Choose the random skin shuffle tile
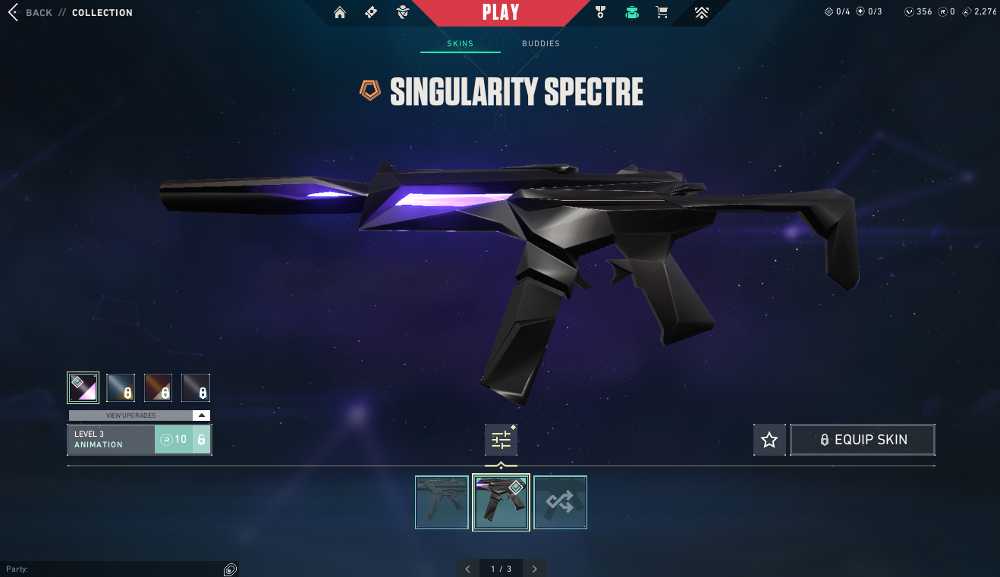Image resolution: width=1000 pixels, height=577 pixels. [560, 502]
